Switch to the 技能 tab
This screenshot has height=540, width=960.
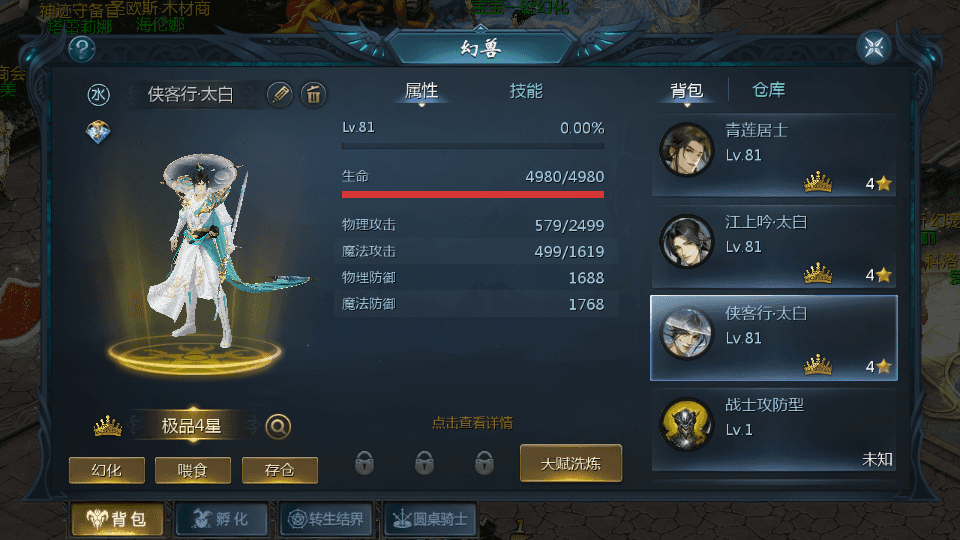526,91
